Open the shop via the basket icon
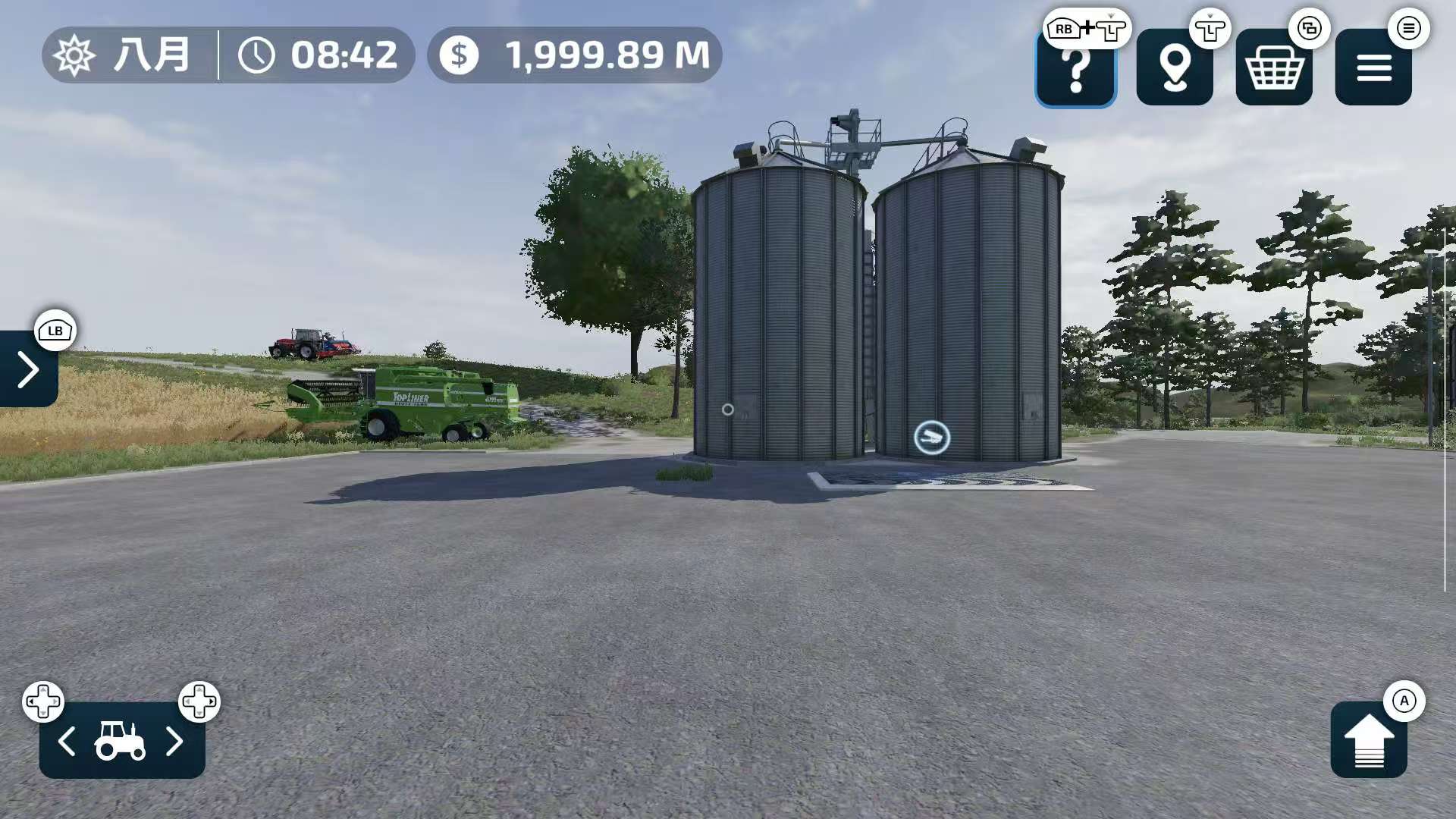Viewport: 1456px width, 819px height. (1272, 70)
